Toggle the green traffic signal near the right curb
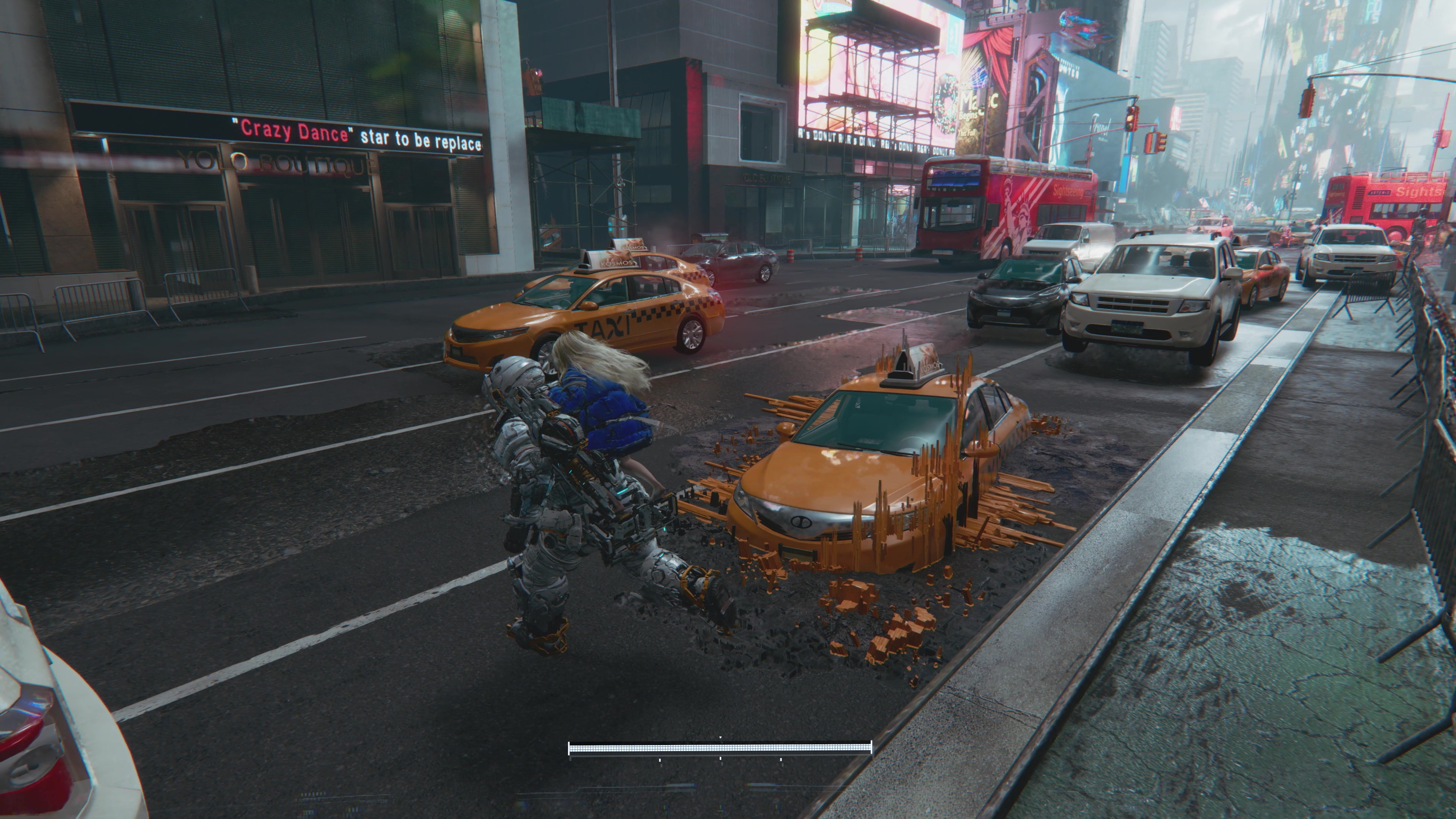 1129,127
